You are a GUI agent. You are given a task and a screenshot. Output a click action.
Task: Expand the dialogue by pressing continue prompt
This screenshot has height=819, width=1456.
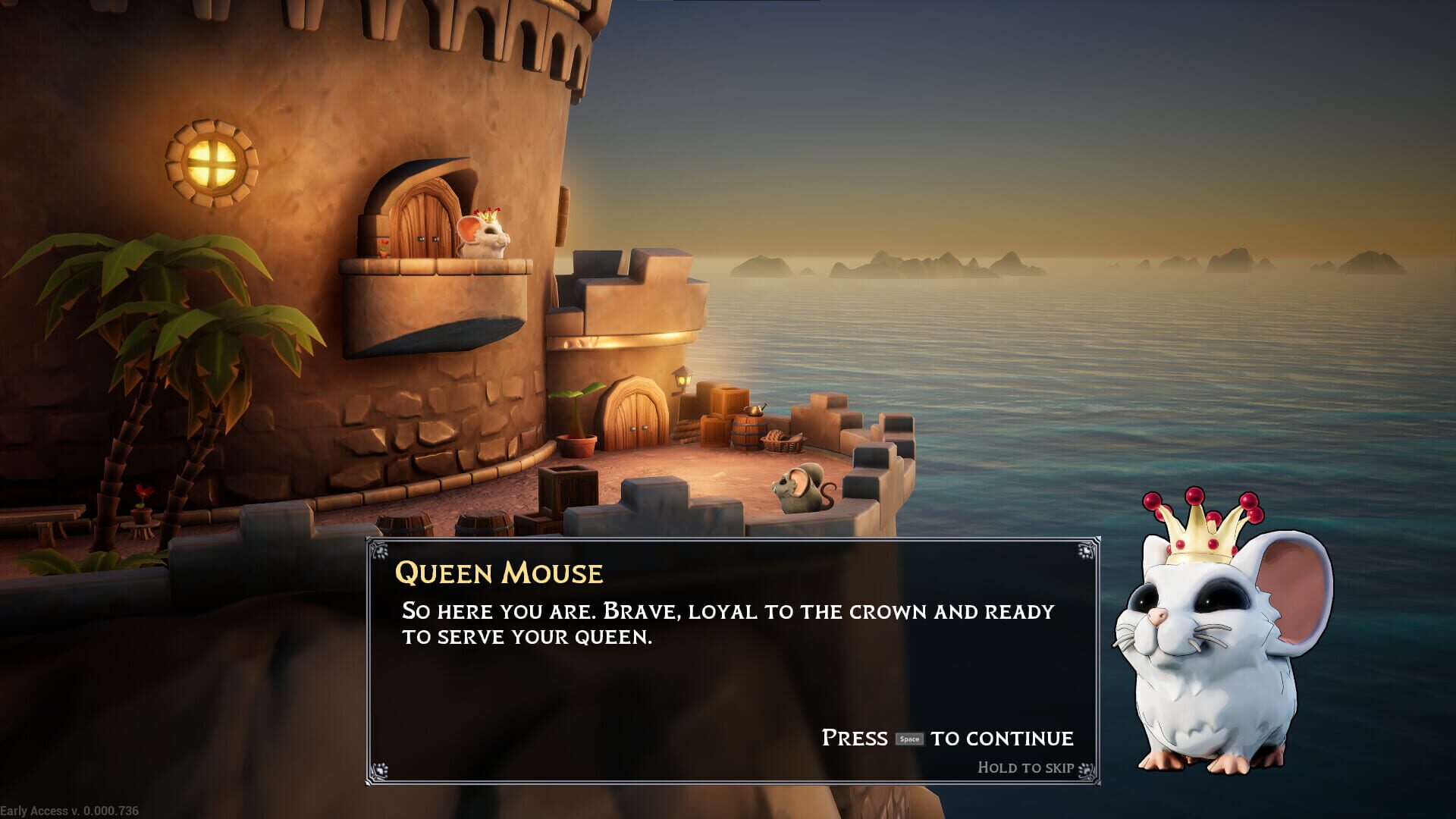(946, 736)
